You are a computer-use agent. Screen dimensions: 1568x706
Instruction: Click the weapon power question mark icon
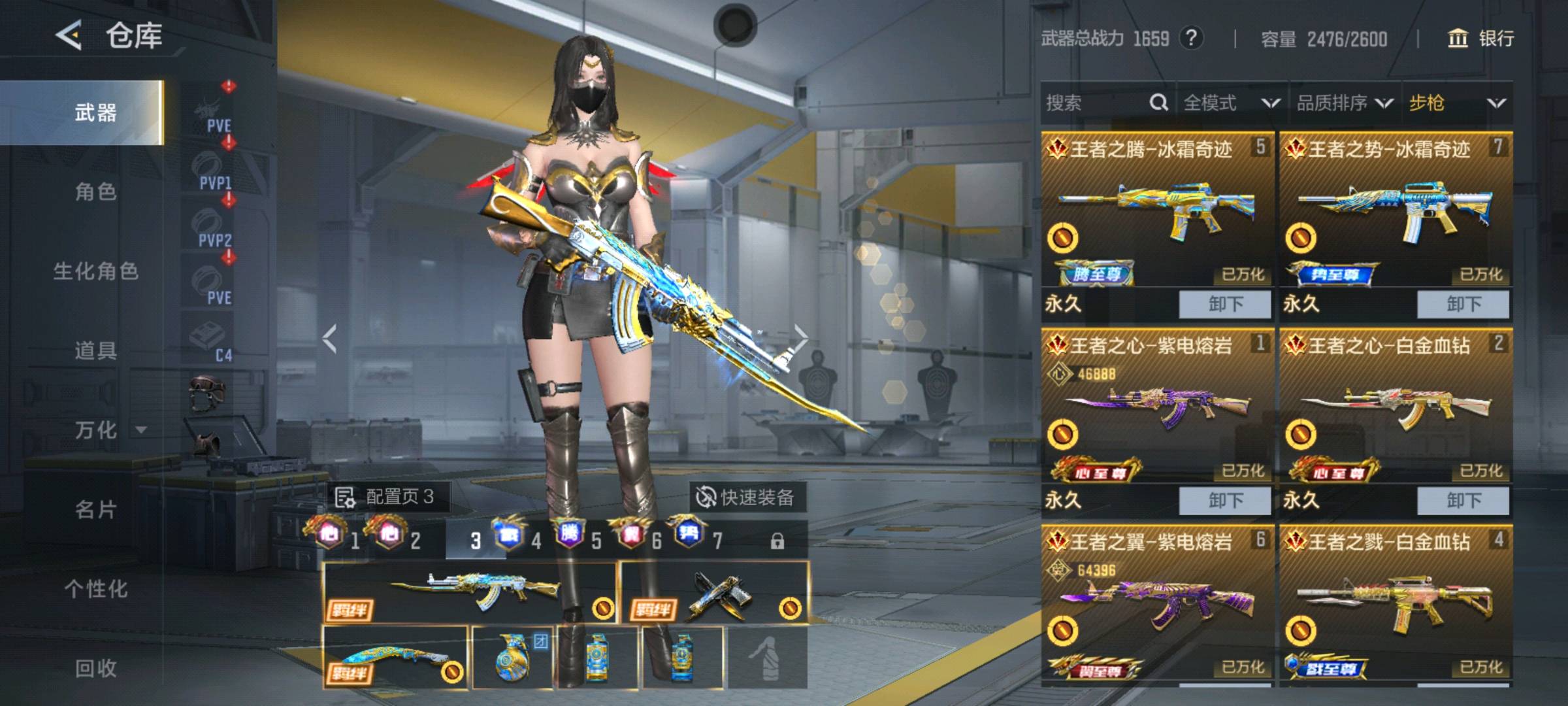pyautogui.click(x=1191, y=39)
